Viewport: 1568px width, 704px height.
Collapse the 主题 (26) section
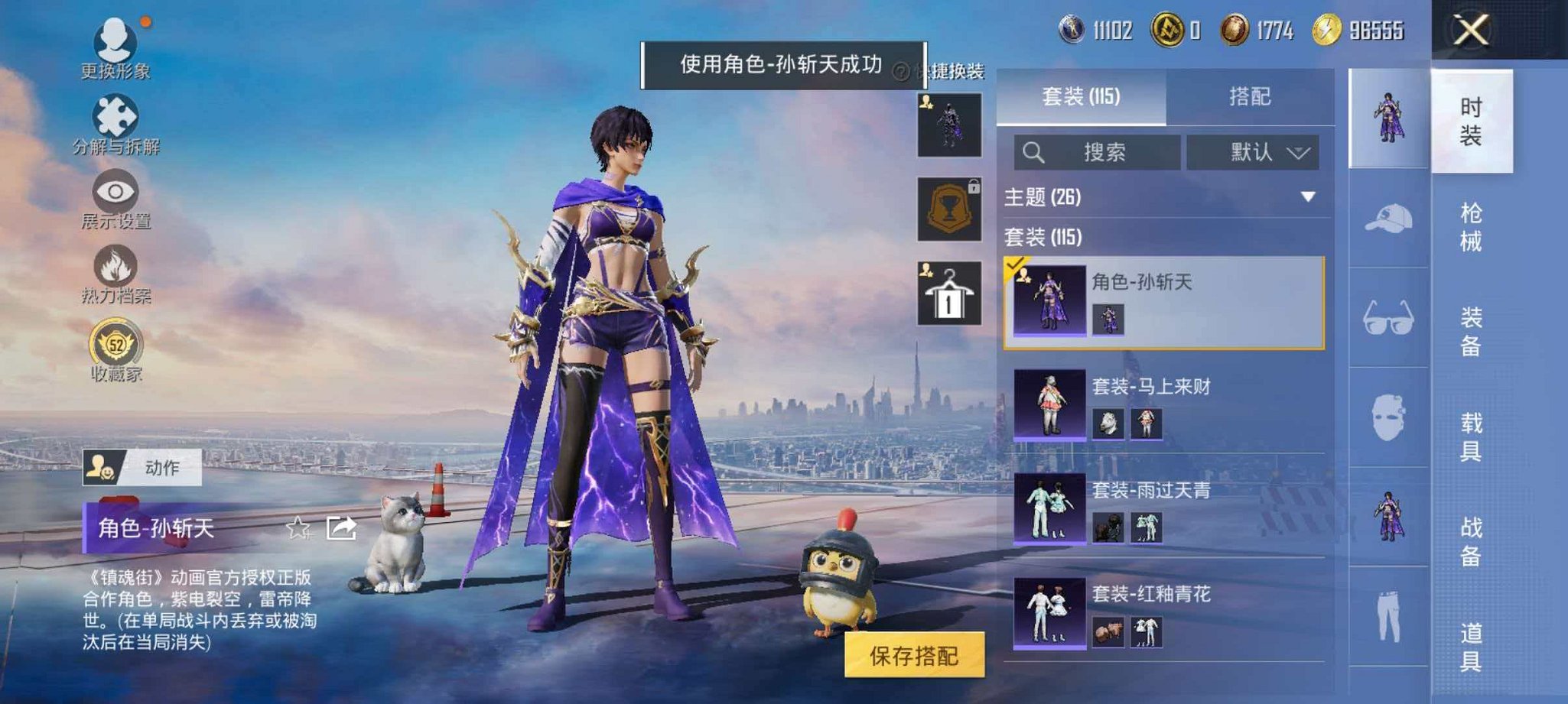click(1306, 197)
